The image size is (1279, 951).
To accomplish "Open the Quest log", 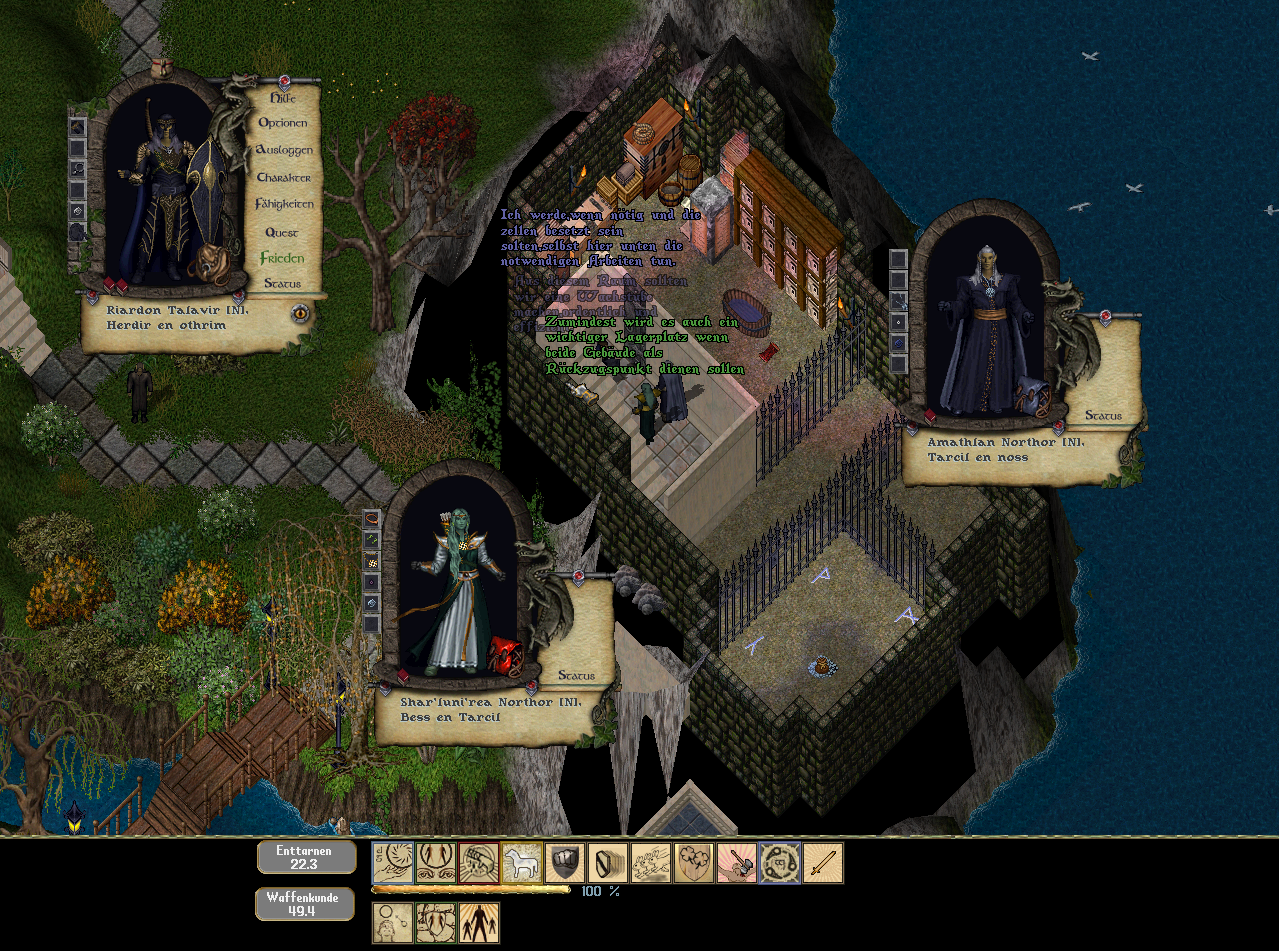I will click(282, 232).
